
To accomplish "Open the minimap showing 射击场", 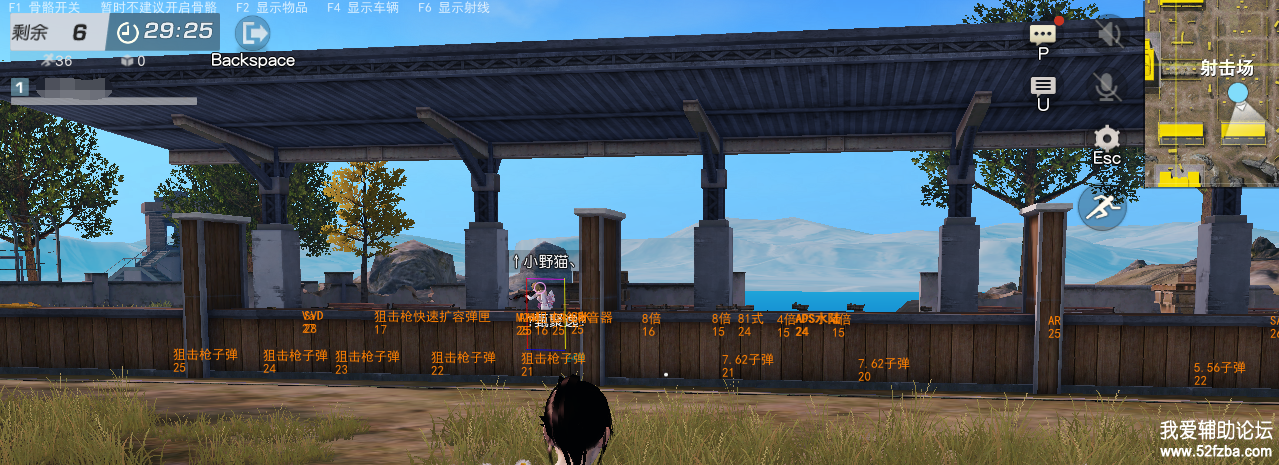I will [x=1211, y=94].
